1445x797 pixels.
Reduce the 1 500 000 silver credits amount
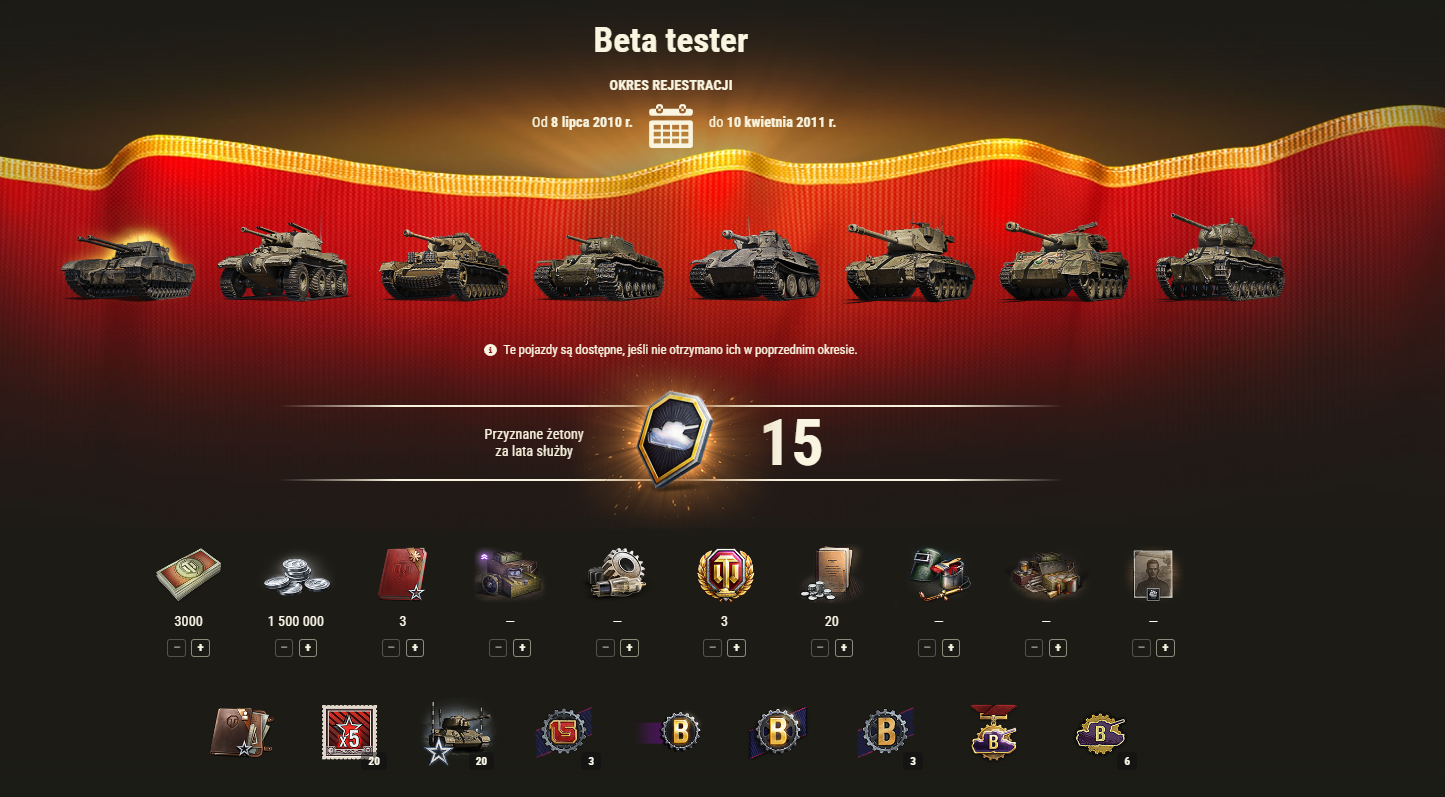click(x=284, y=648)
